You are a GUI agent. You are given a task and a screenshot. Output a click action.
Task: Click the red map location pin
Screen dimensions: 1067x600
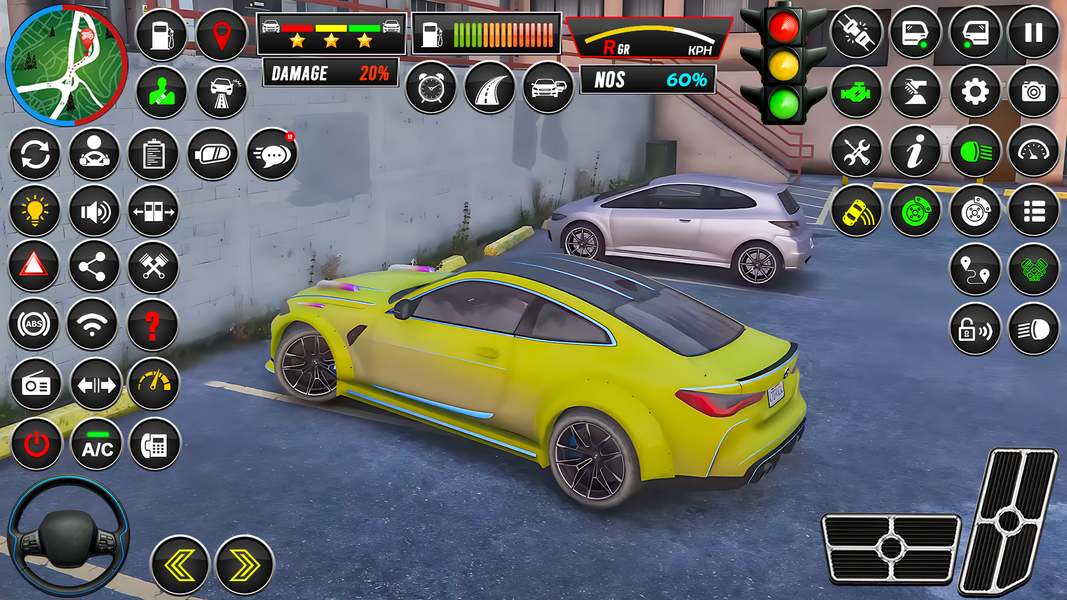pyautogui.click(x=221, y=35)
